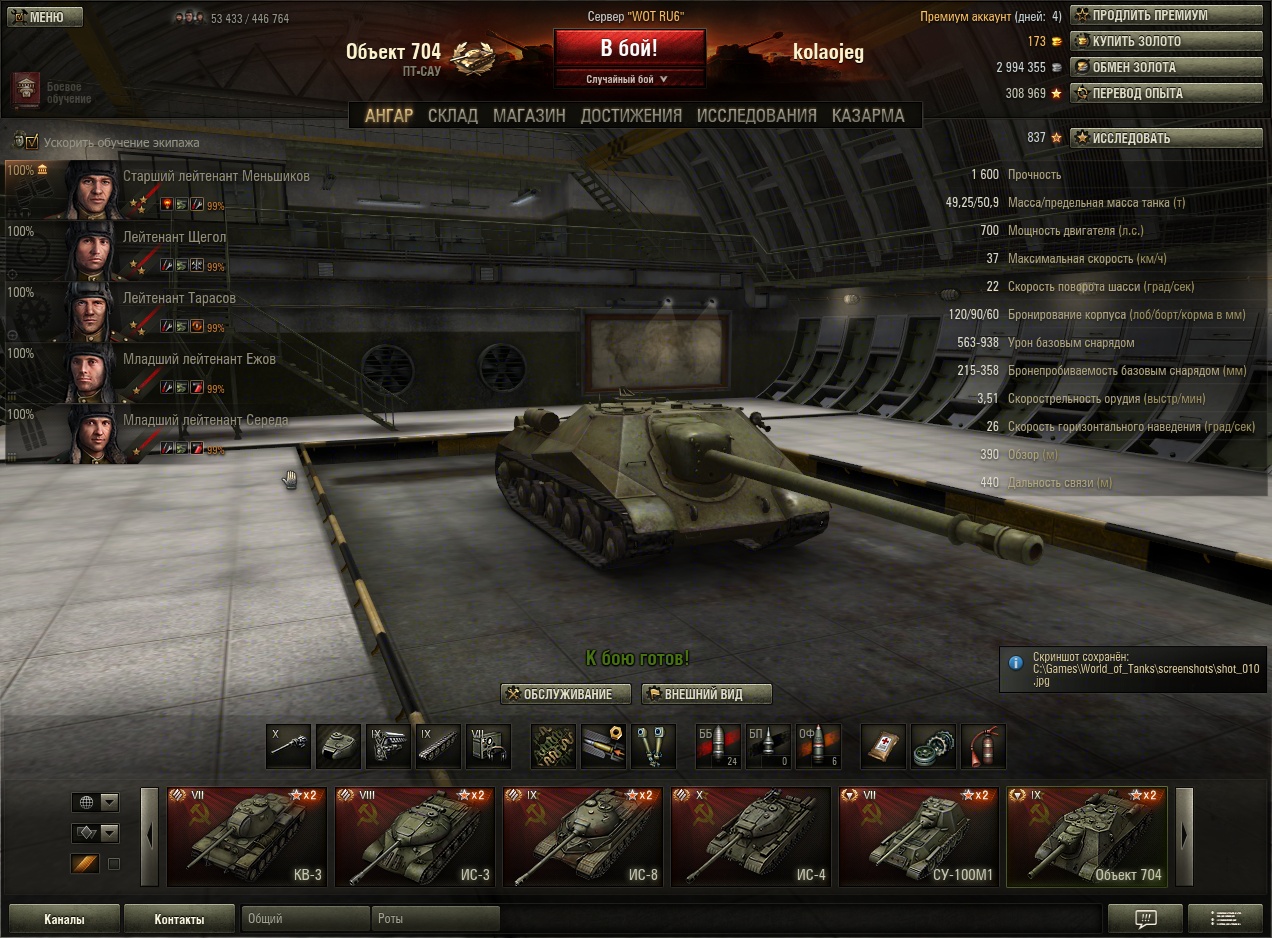Open ОБМЕН ЗОЛОТА

point(1166,68)
